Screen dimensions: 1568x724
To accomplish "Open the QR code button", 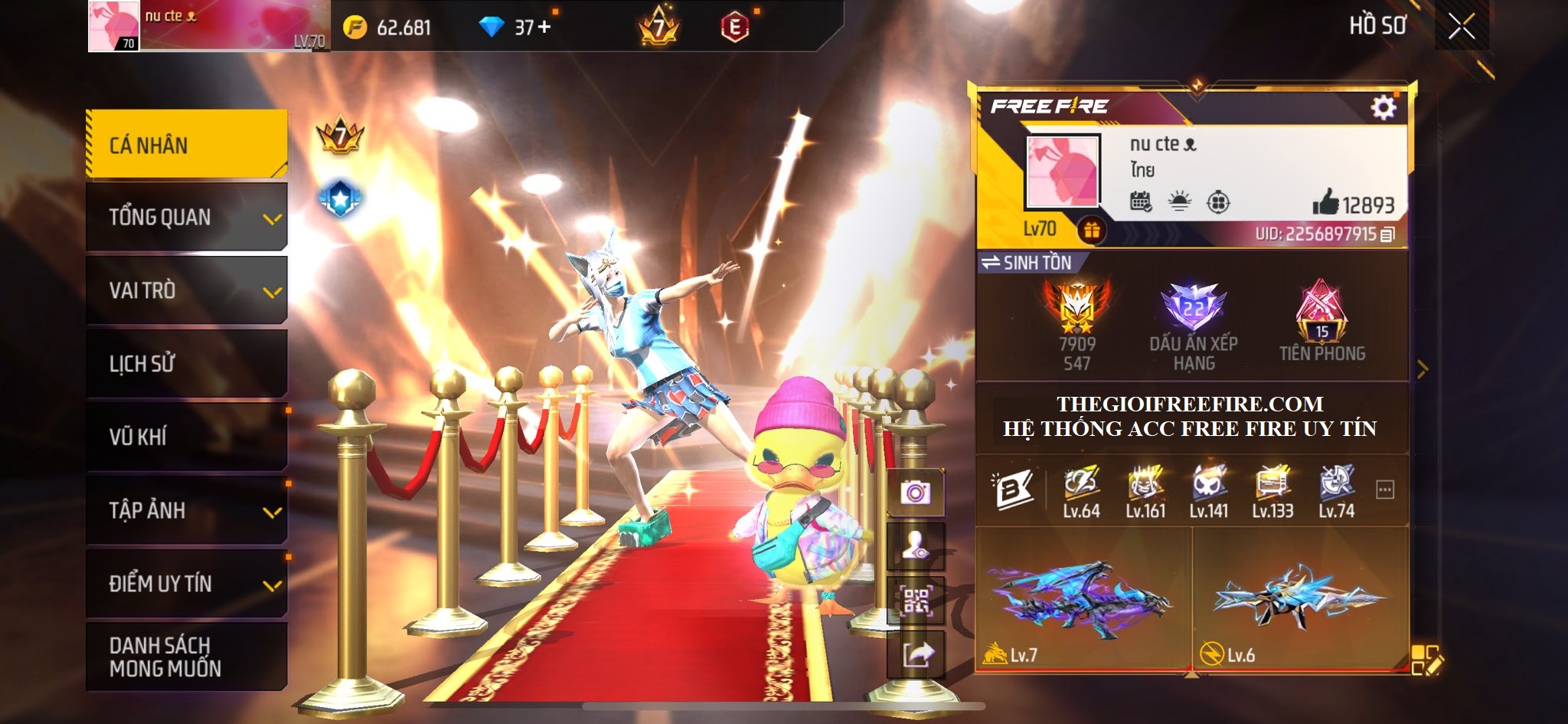I will (915, 601).
